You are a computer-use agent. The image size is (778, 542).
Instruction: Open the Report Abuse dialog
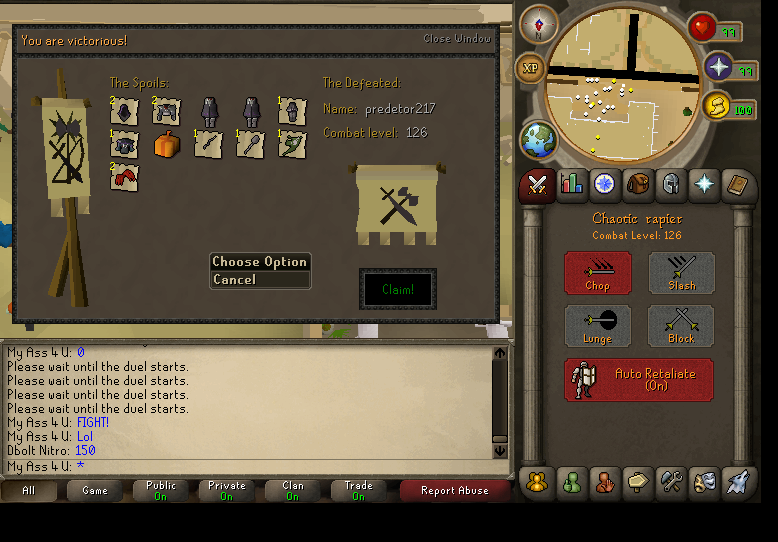point(454,491)
